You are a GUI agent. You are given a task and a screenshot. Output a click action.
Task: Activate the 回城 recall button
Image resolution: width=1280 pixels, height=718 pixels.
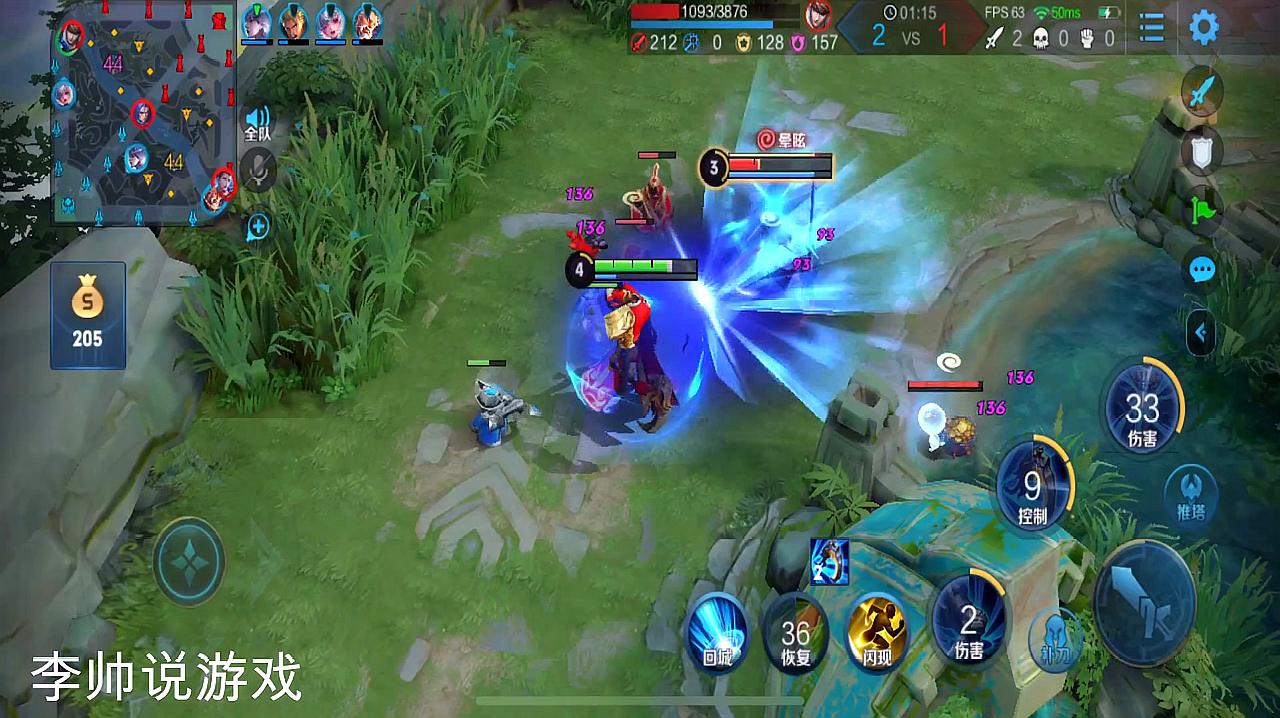pos(717,630)
